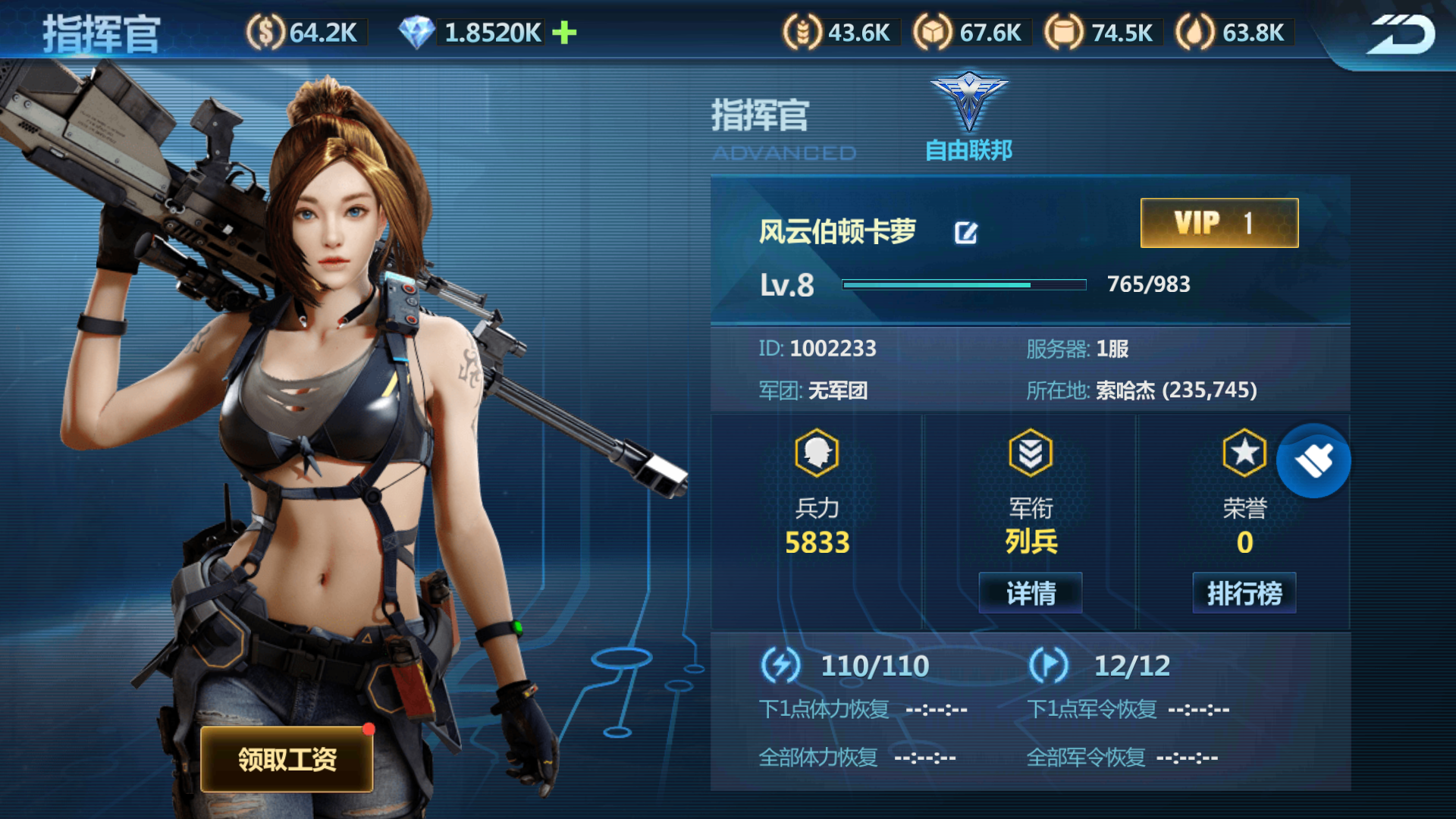
Task: Open the 排行榜 honor leaderboard
Action: tap(1244, 593)
